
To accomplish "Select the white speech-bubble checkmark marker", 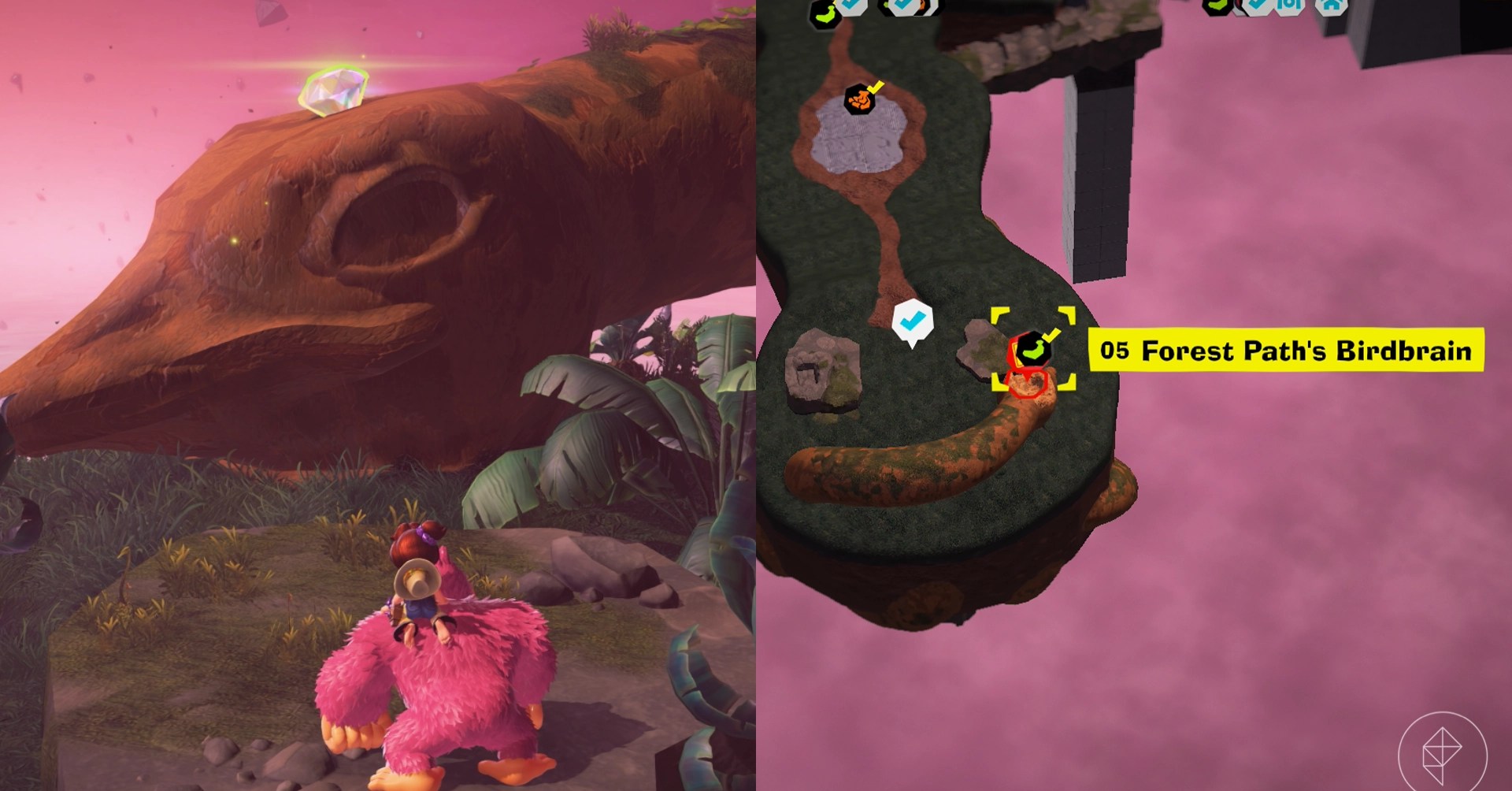I will (912, 321).
